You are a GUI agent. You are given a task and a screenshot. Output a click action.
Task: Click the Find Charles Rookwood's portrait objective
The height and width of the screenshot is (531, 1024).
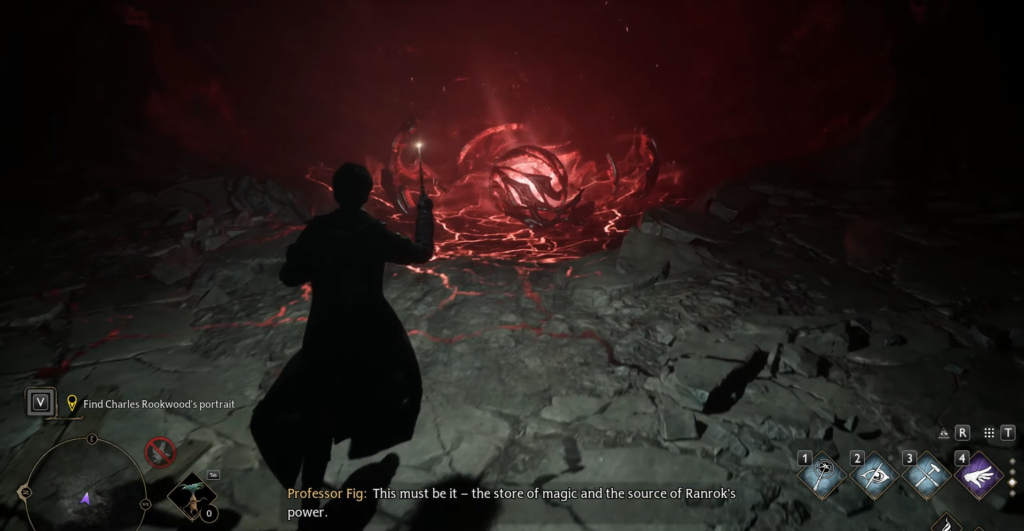[160, 404]
